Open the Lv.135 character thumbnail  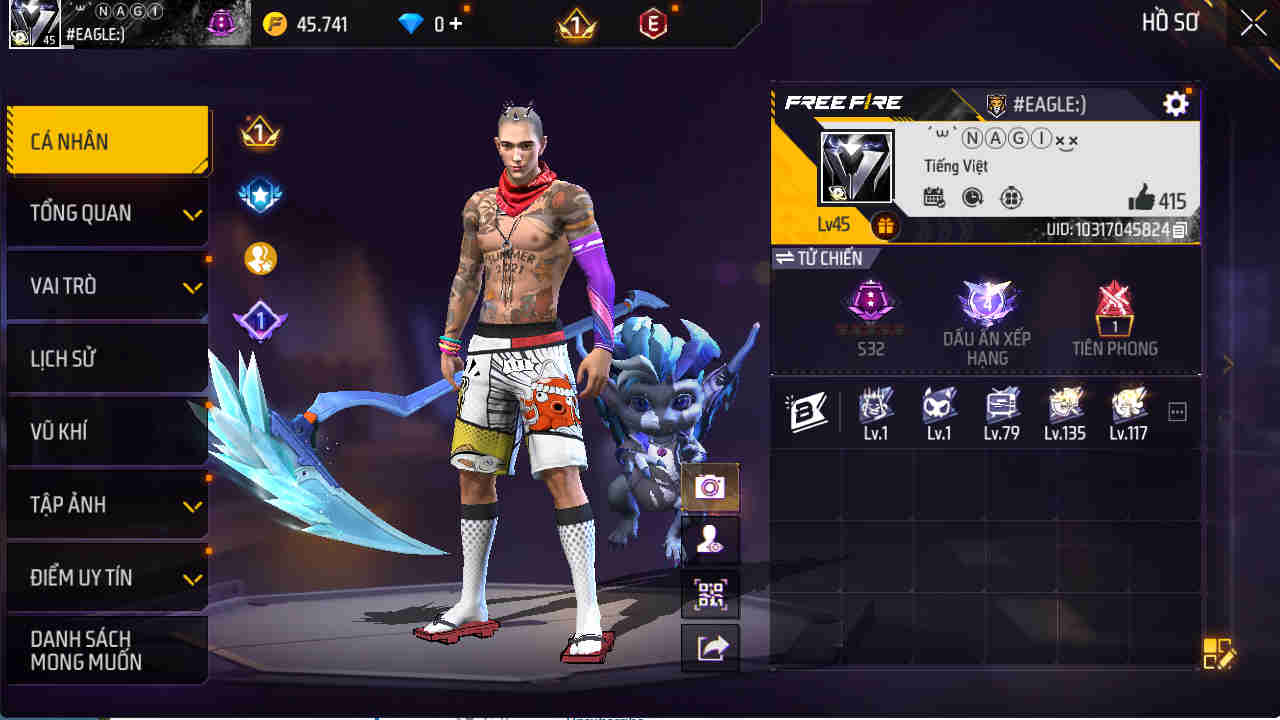click(1063, 410)
